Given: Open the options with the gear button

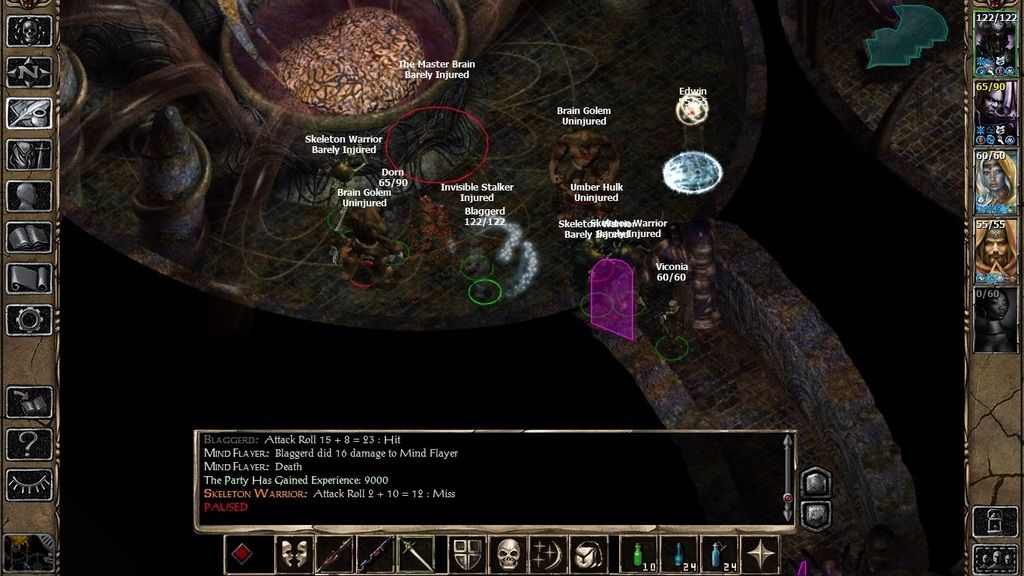Looking at the screenshot, I should pyautogui.click(x=29, y=320).
